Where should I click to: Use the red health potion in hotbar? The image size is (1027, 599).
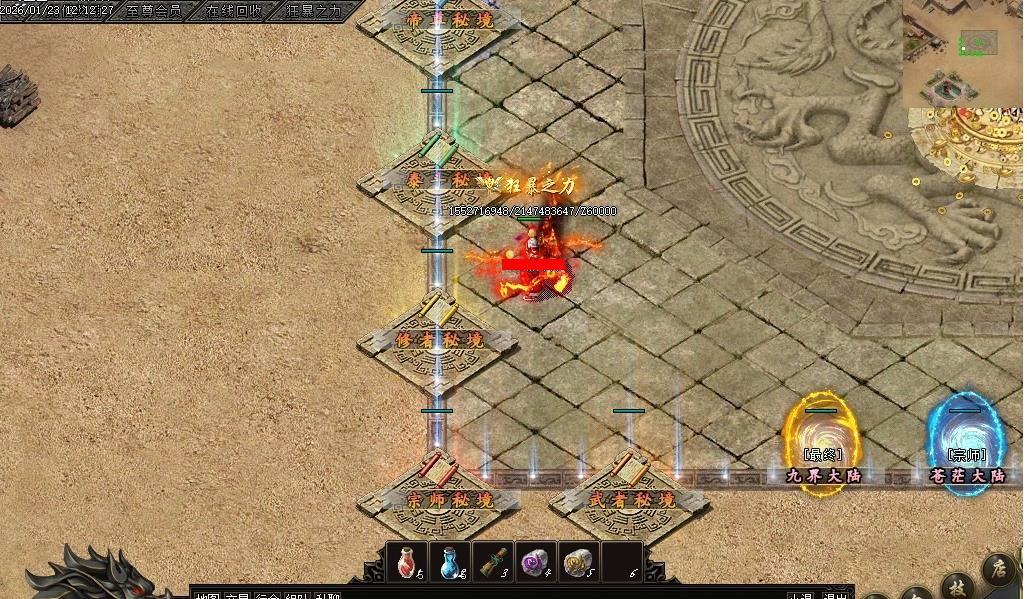407,562
